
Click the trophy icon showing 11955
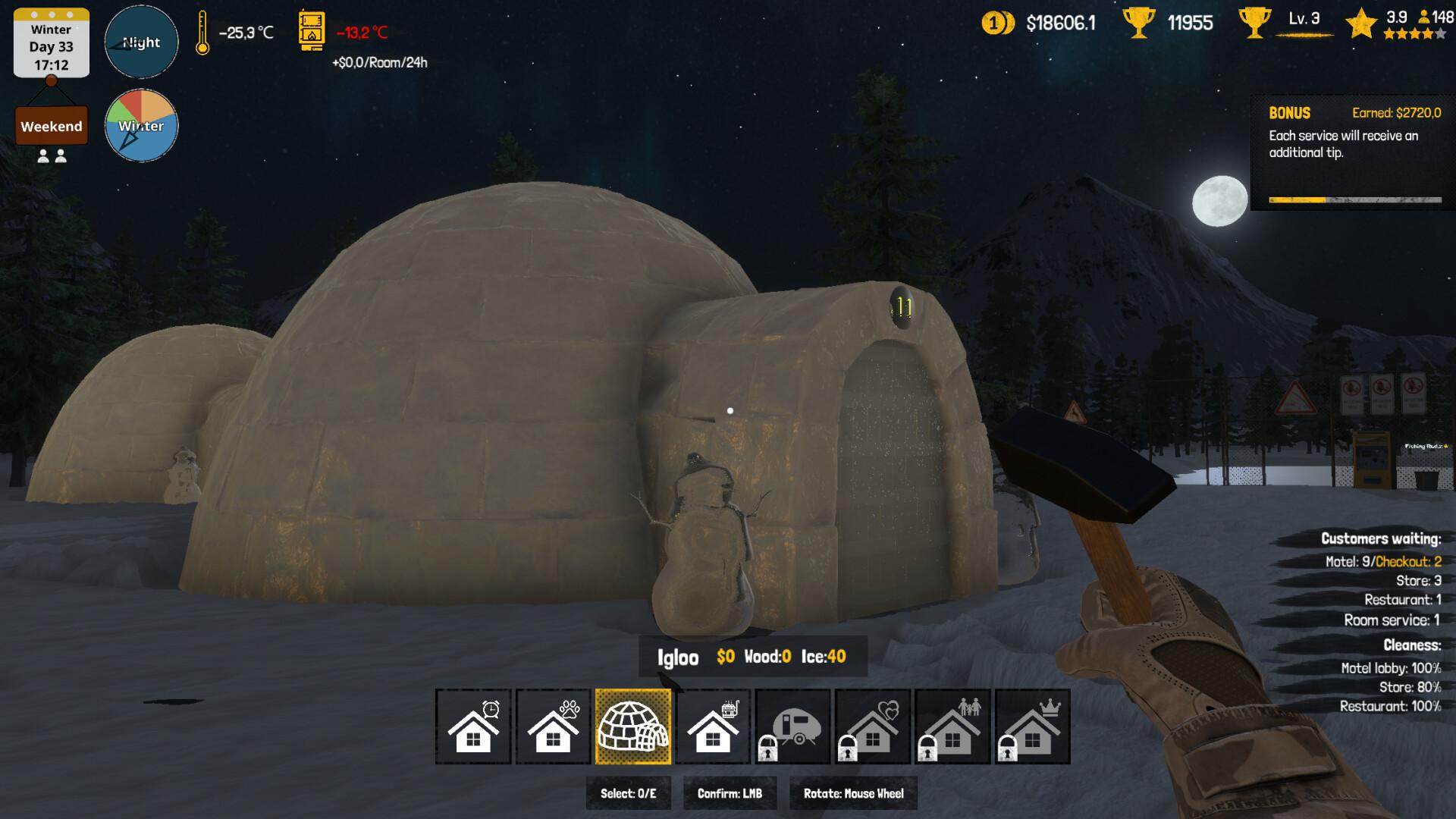1139,23
